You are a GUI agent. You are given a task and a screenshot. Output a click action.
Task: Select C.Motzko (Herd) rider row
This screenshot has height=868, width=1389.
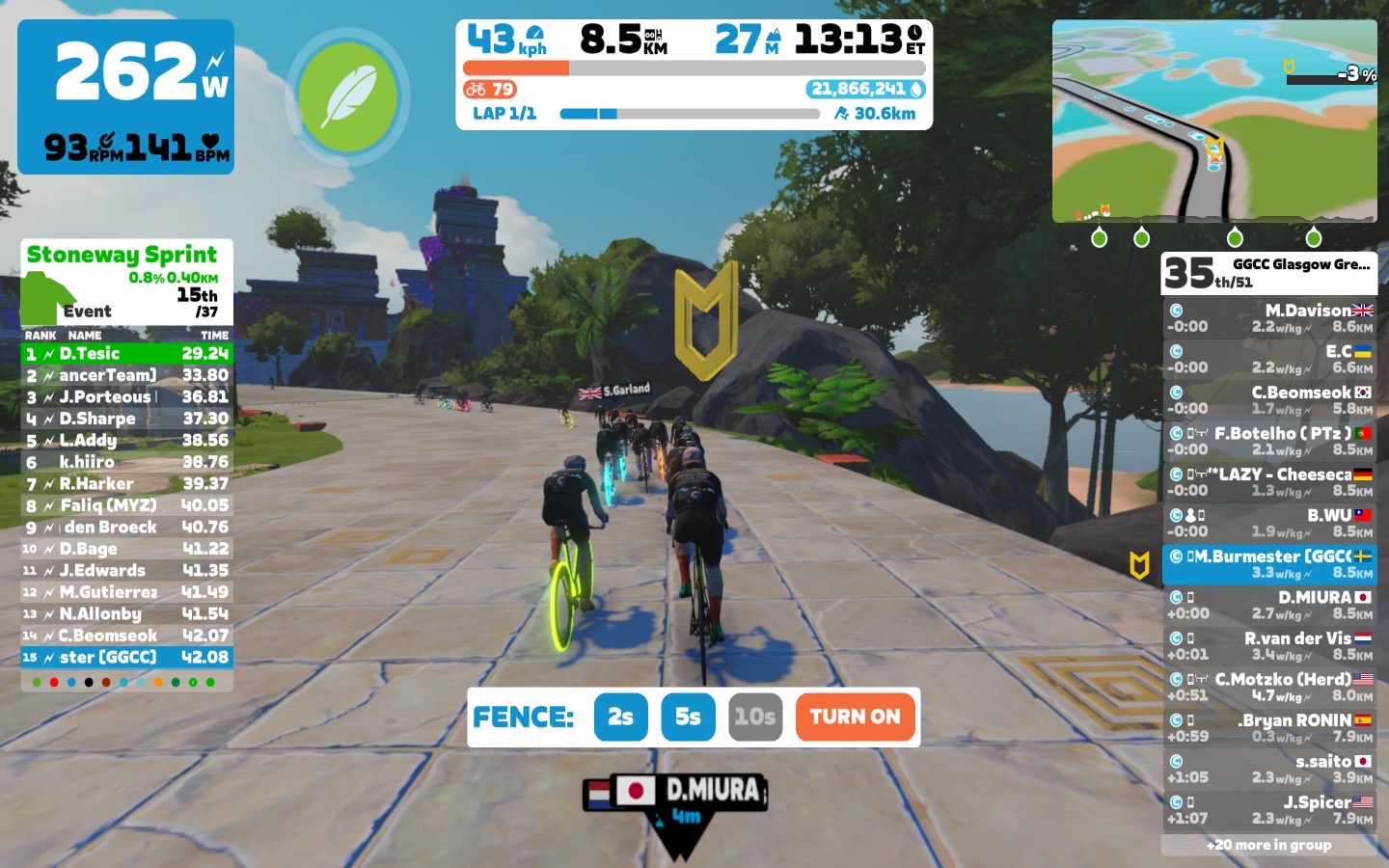[1268, 687]
